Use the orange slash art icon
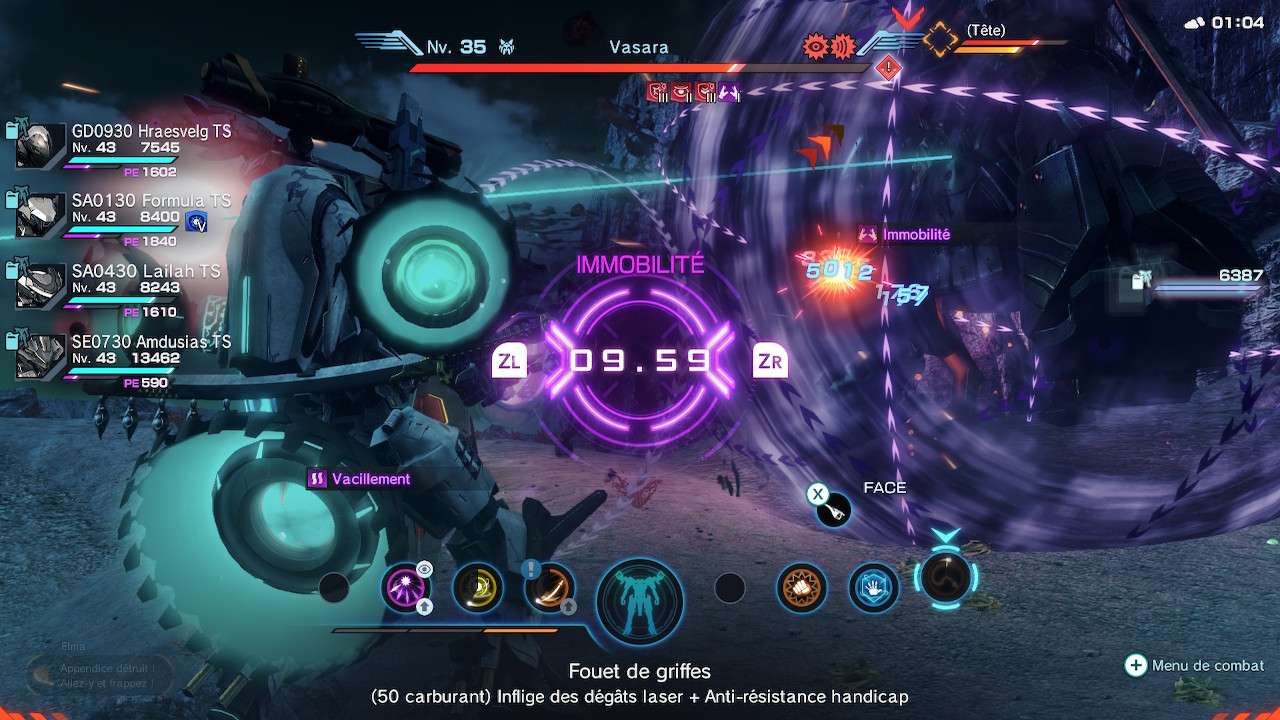 [549, 588]
